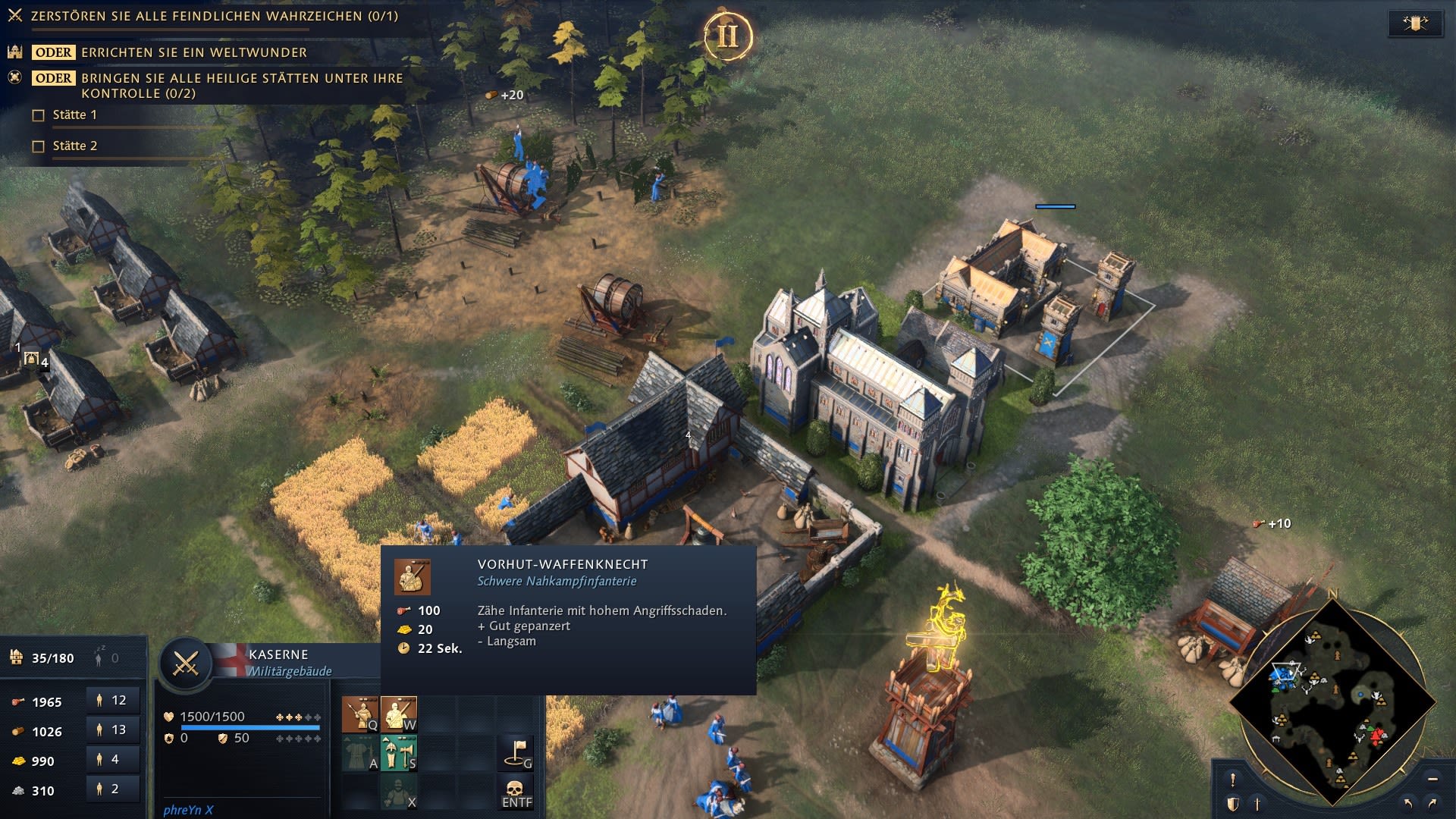The height and width of the screenshot is (819, 1456).
Task: Train the spearman unit
Action: coord(360,714)
